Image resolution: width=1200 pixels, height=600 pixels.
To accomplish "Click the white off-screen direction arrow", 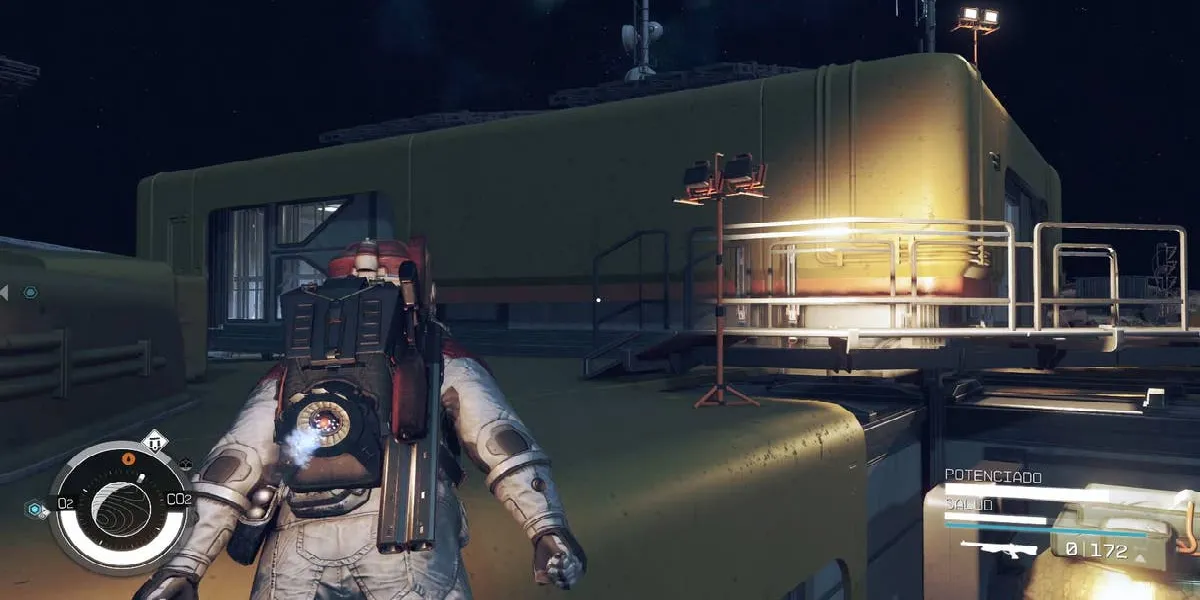I will (x=4, y=292).
